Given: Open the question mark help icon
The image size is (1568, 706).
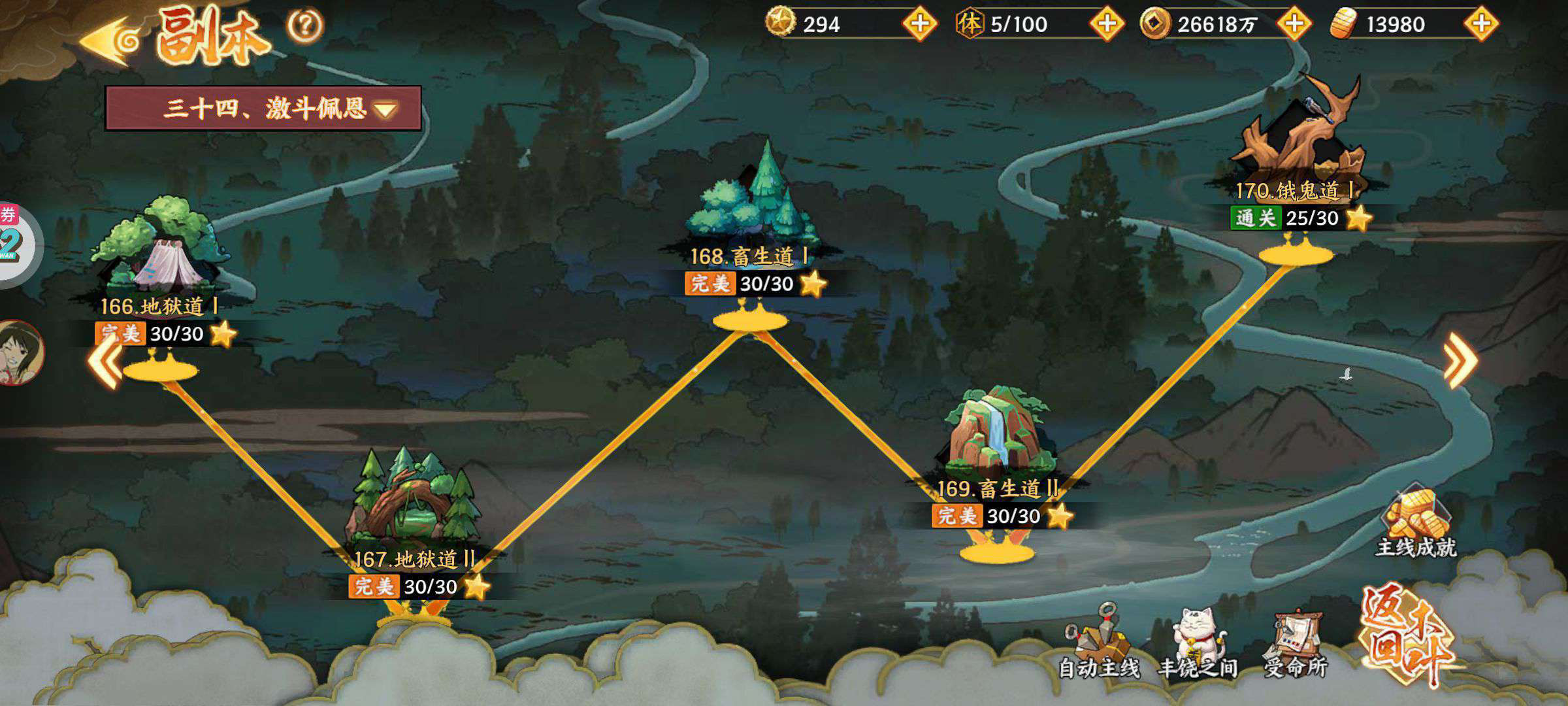Looking at the screenshot, I should tap(305, 26).
